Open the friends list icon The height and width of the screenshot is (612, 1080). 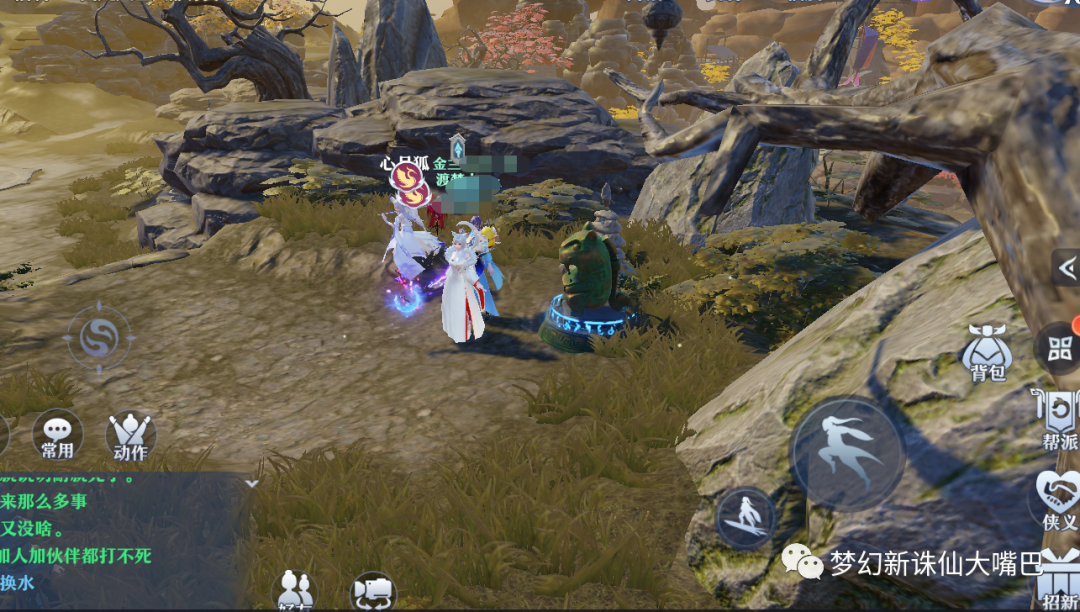[295, 590]
